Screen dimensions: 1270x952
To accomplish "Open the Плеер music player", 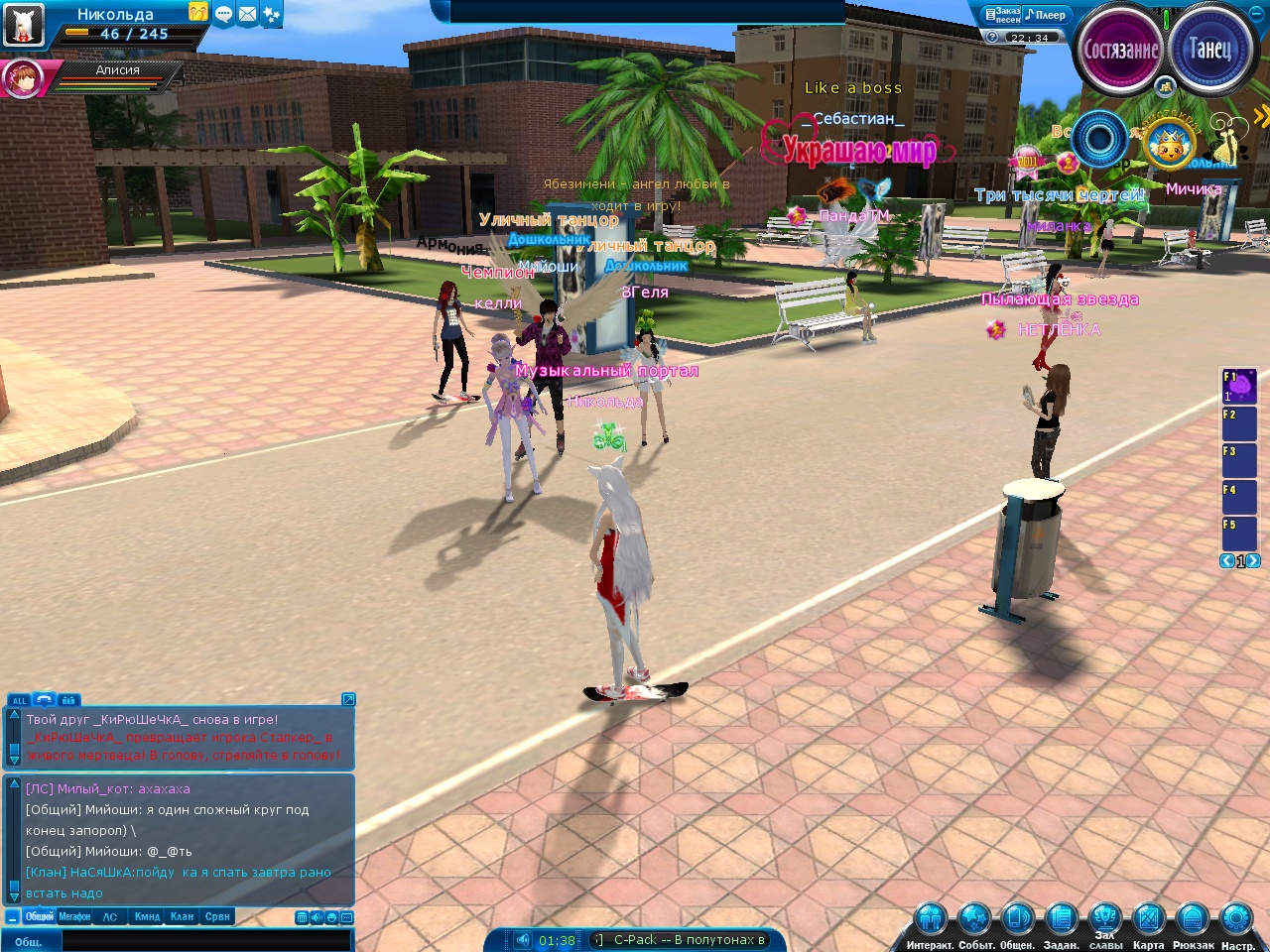I will 1046,15.
